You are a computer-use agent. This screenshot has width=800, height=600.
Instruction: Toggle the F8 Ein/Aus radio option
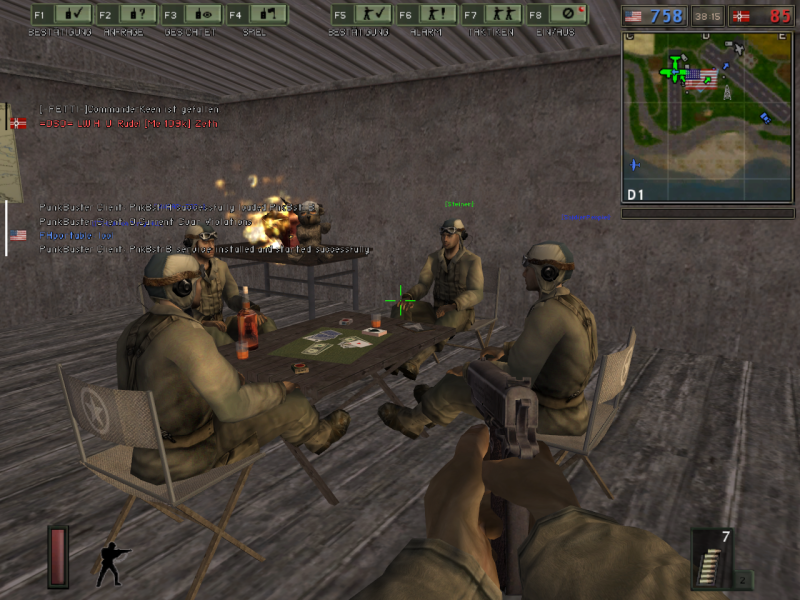click(555, 15)
